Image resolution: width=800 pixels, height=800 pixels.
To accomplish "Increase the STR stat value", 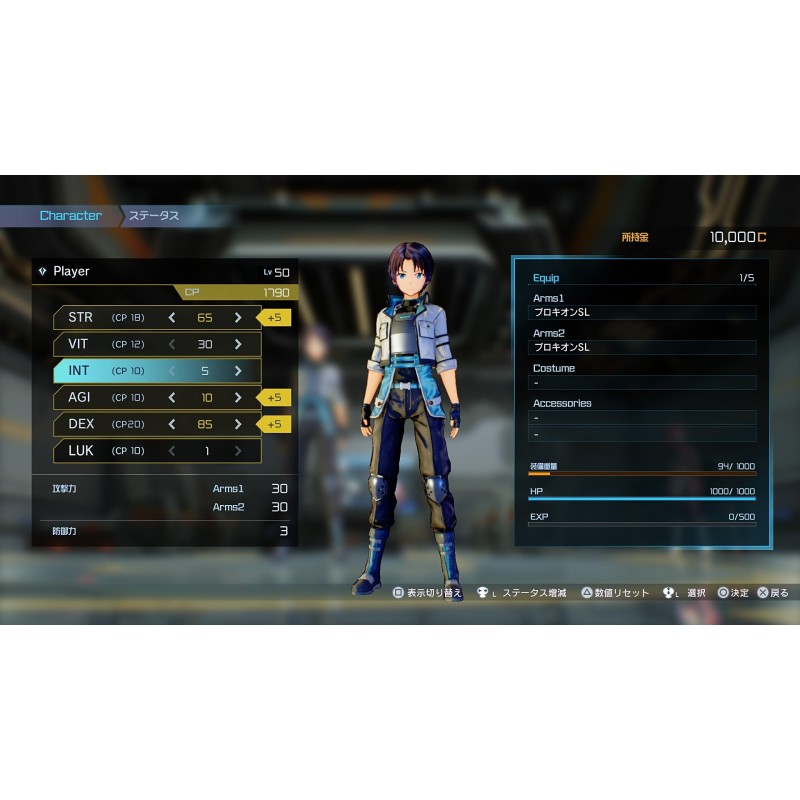I will point(238,317).
